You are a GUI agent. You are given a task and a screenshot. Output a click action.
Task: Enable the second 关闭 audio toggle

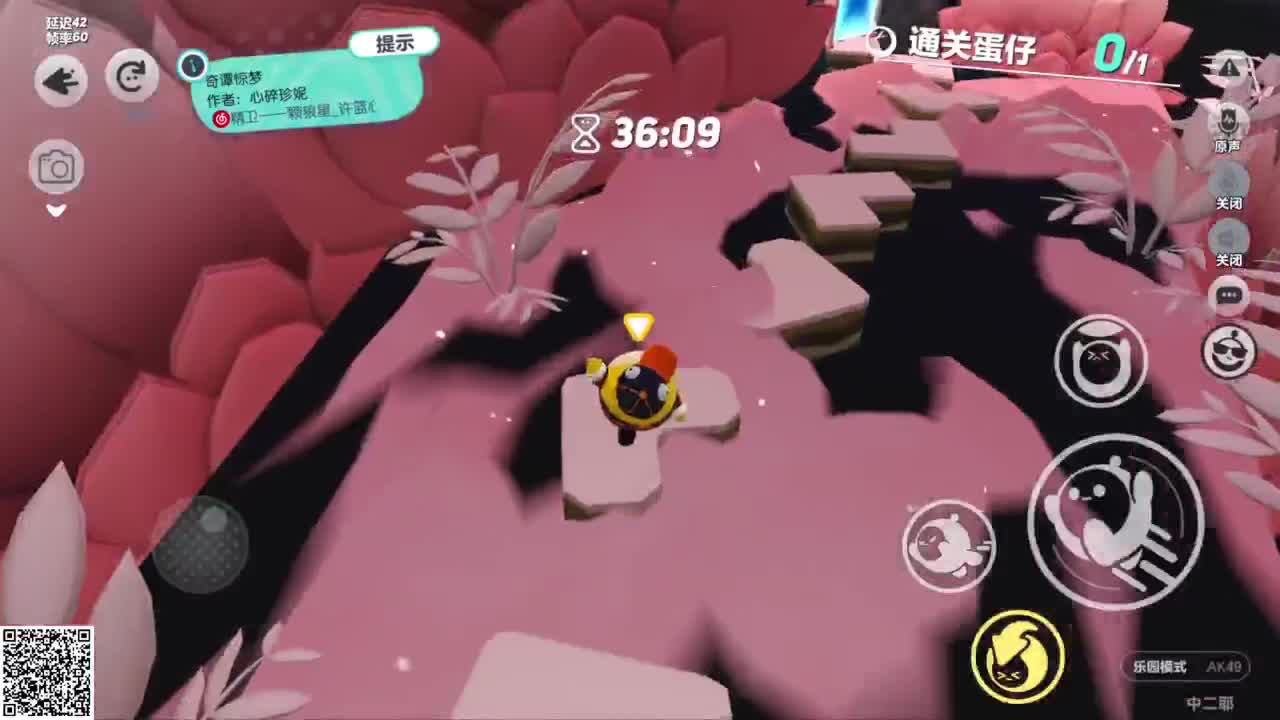(x=1229, y=240)
